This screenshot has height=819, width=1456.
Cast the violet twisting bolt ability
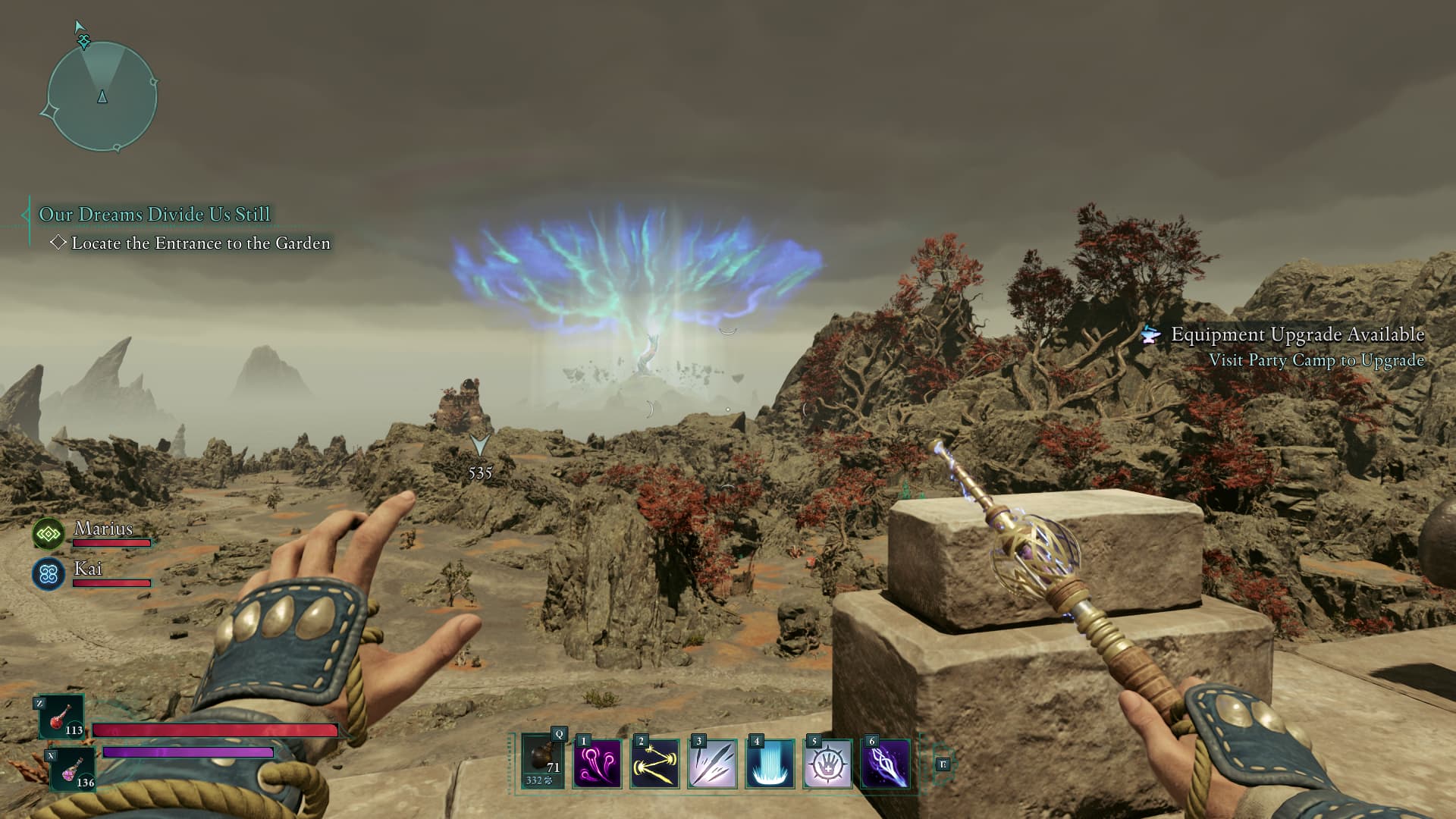point(885,764)
